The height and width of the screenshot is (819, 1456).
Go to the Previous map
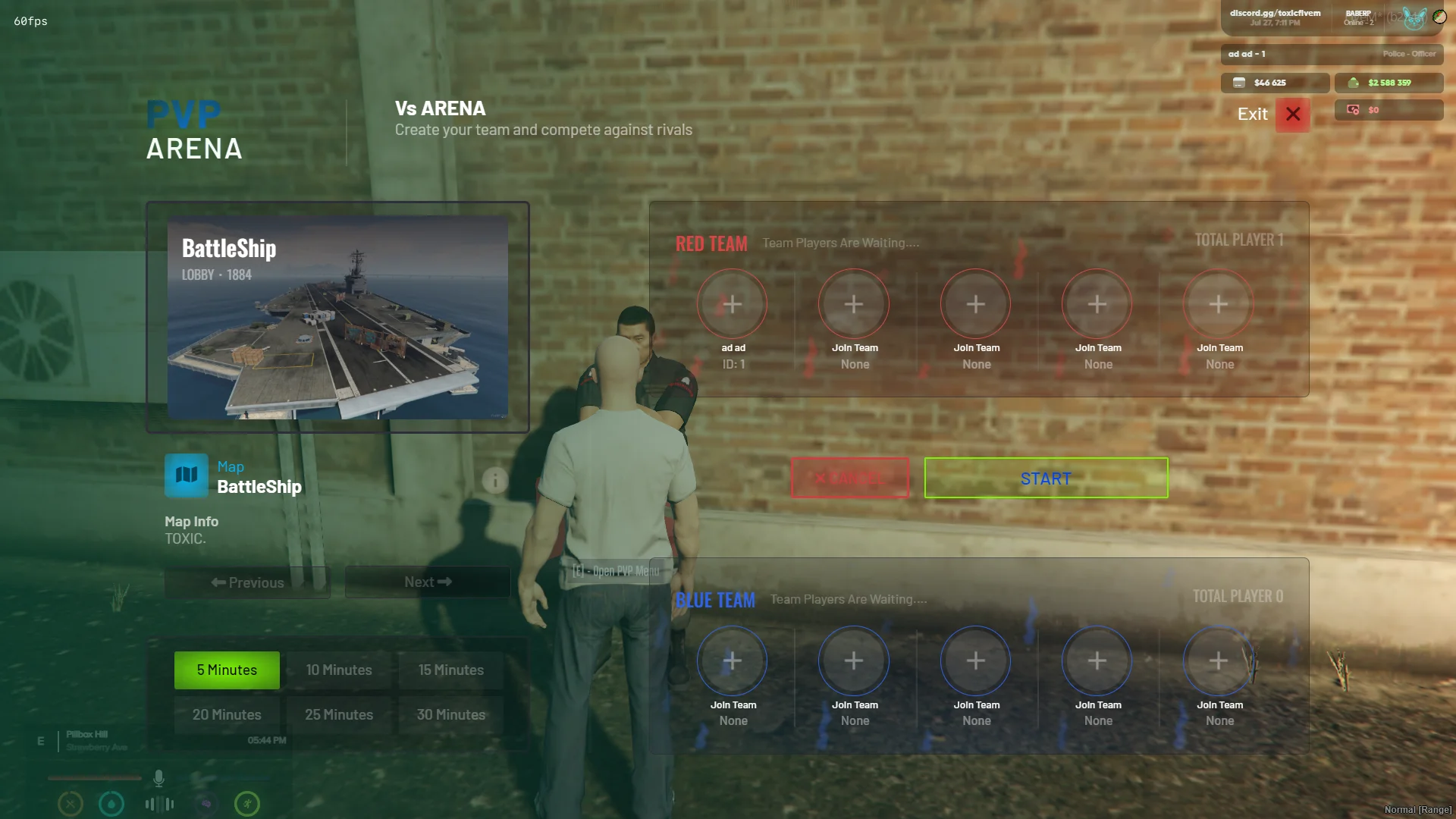point(247,582)
